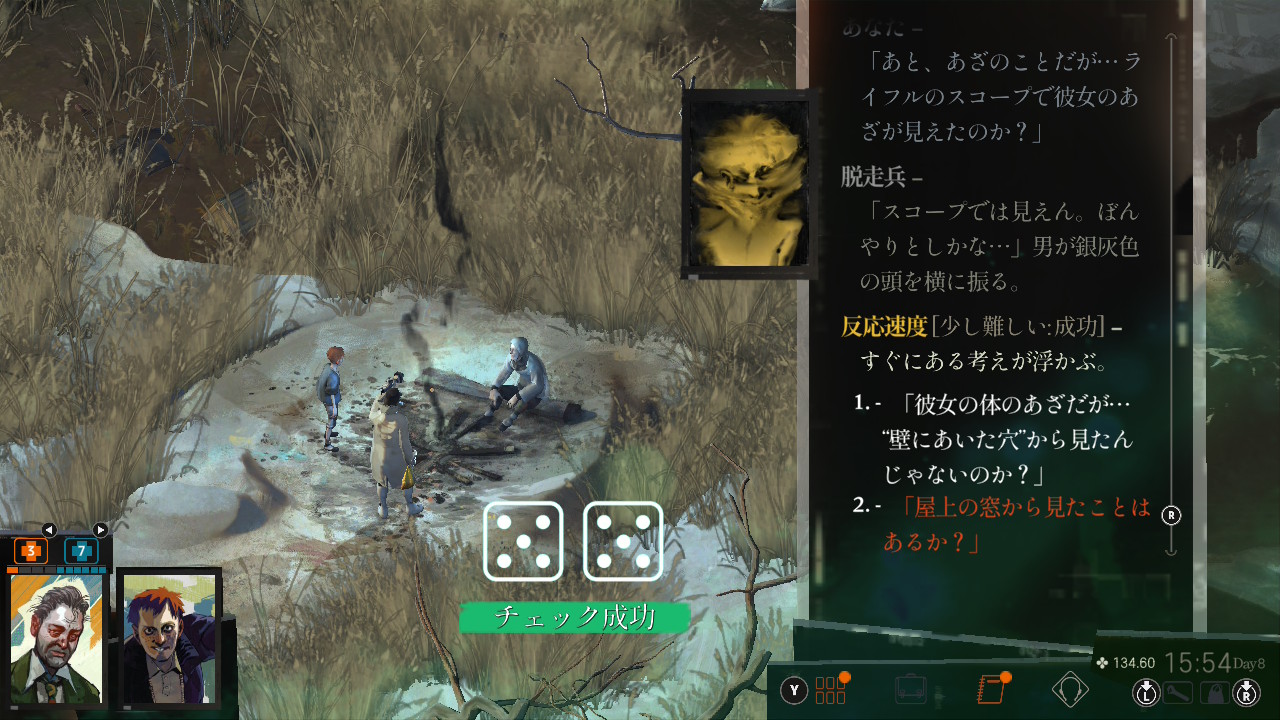Viewport: 1280px width, 720px height.
Task: Click the protagonist's portrait in the green suit
Action: 57,638
